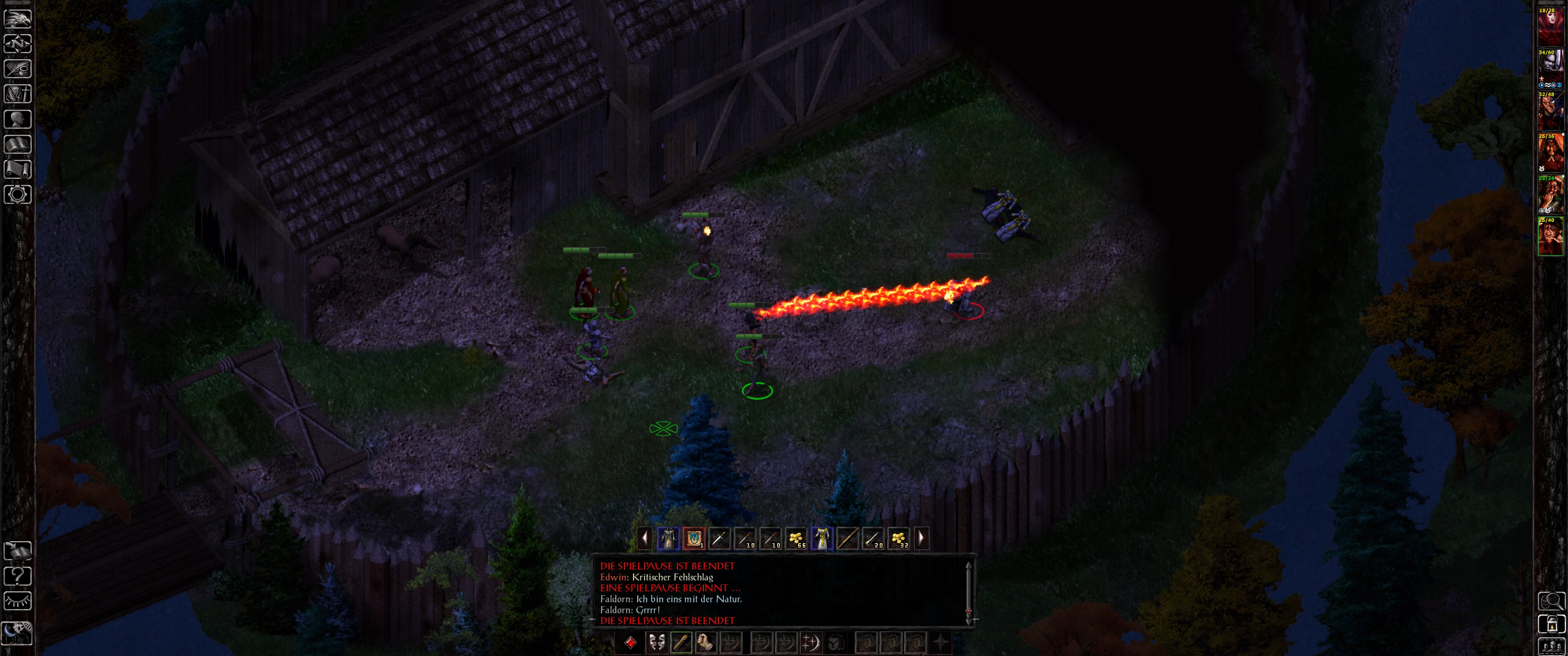Image resolution: width=1568 pixels, height=656 pixels.
Task: Click the question mark help button
Action: tap(18, 575)
